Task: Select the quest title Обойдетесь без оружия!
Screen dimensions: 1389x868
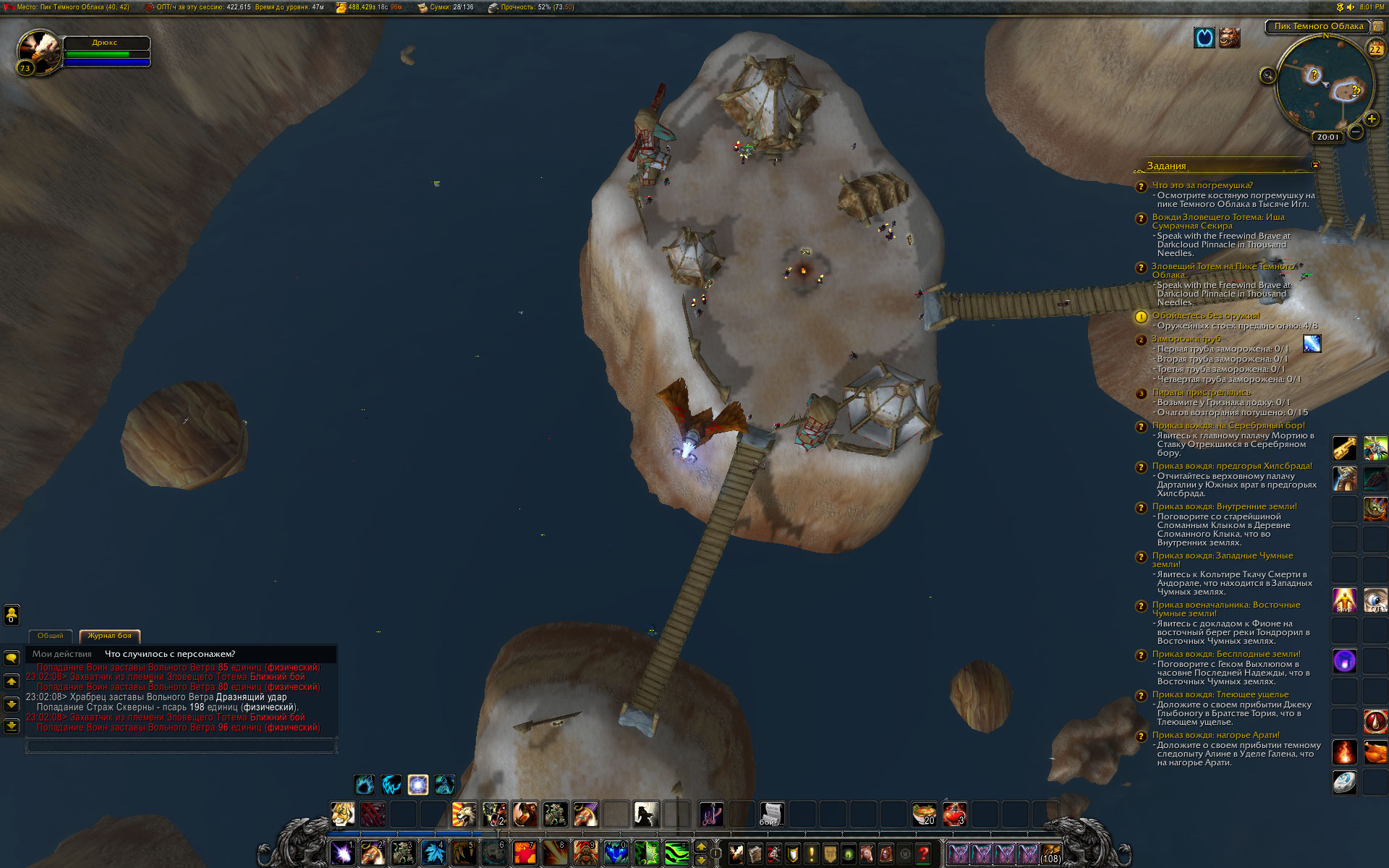Action: pos(1205,316)
